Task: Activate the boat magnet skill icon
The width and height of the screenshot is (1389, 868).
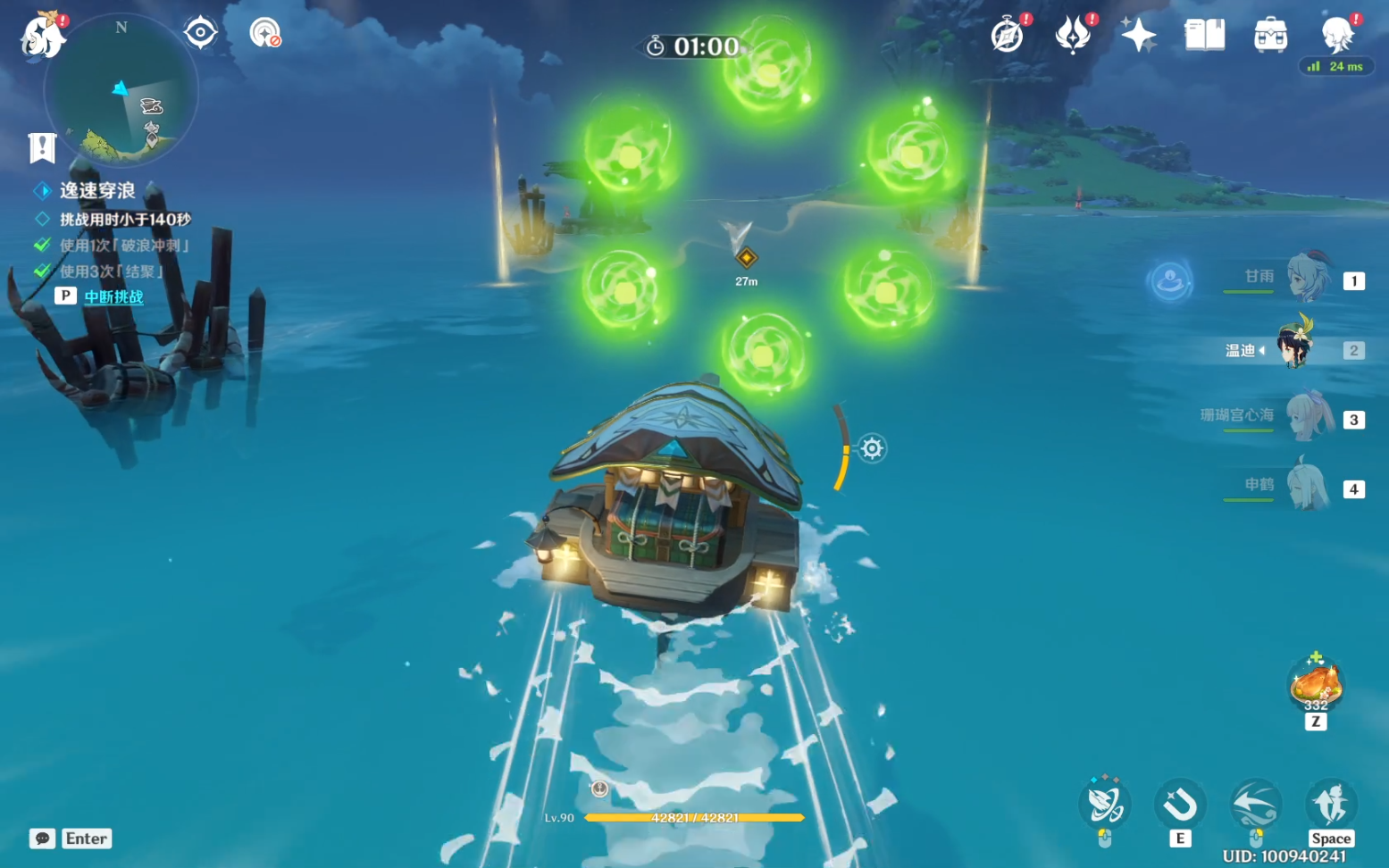Action: click(x=1179, y=805)
